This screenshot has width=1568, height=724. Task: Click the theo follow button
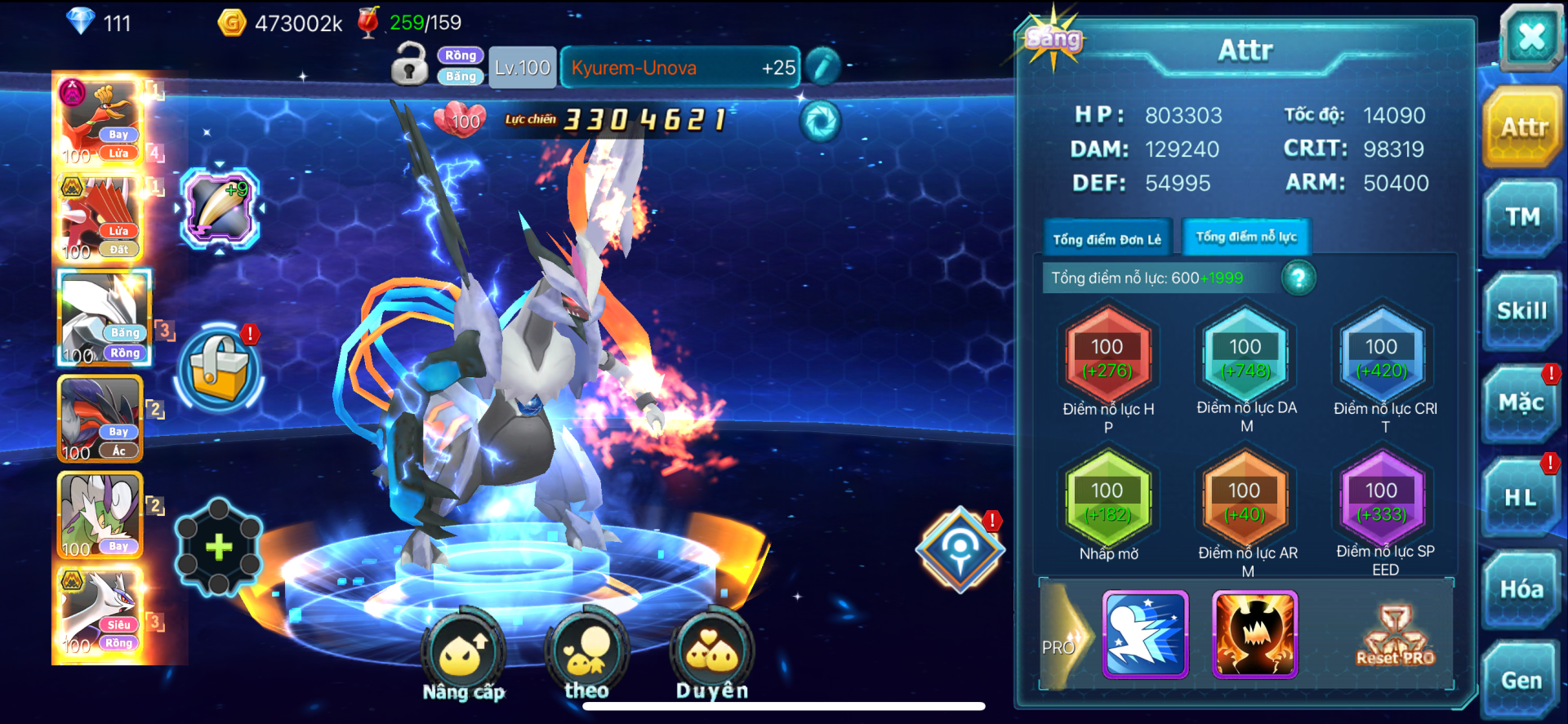pyautogui.click(x=586, y=655)
